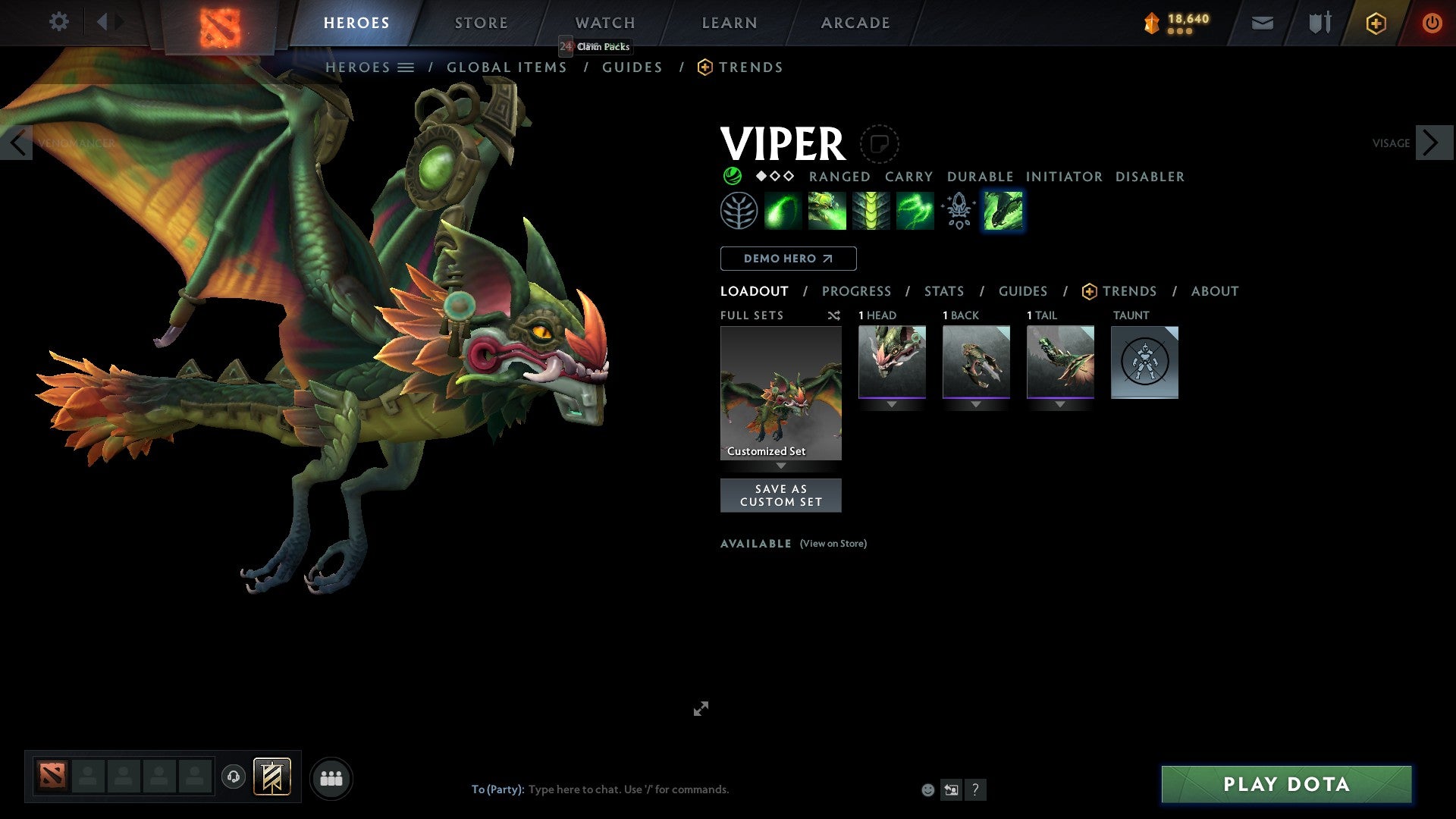Open the GLOBAL ITEMS menu item

(x=506, y=67)
